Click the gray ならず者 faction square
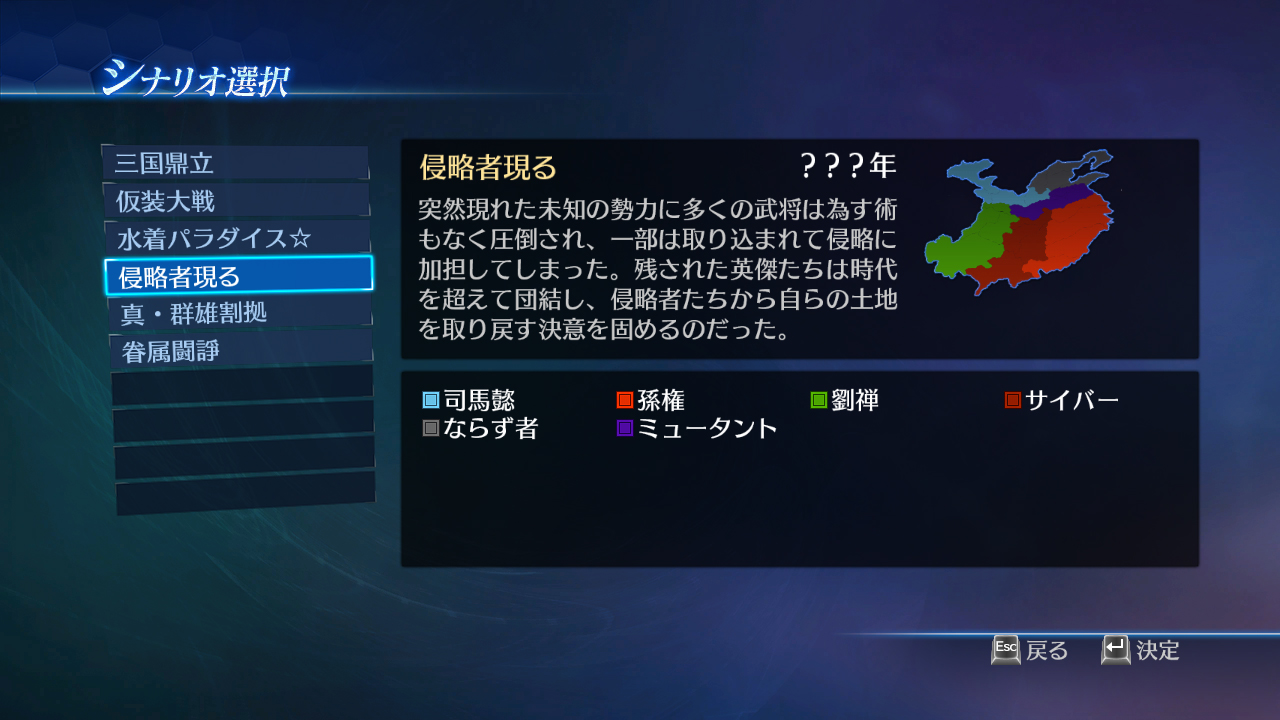This screenshot has width=1280, height=720. (431, 428)
